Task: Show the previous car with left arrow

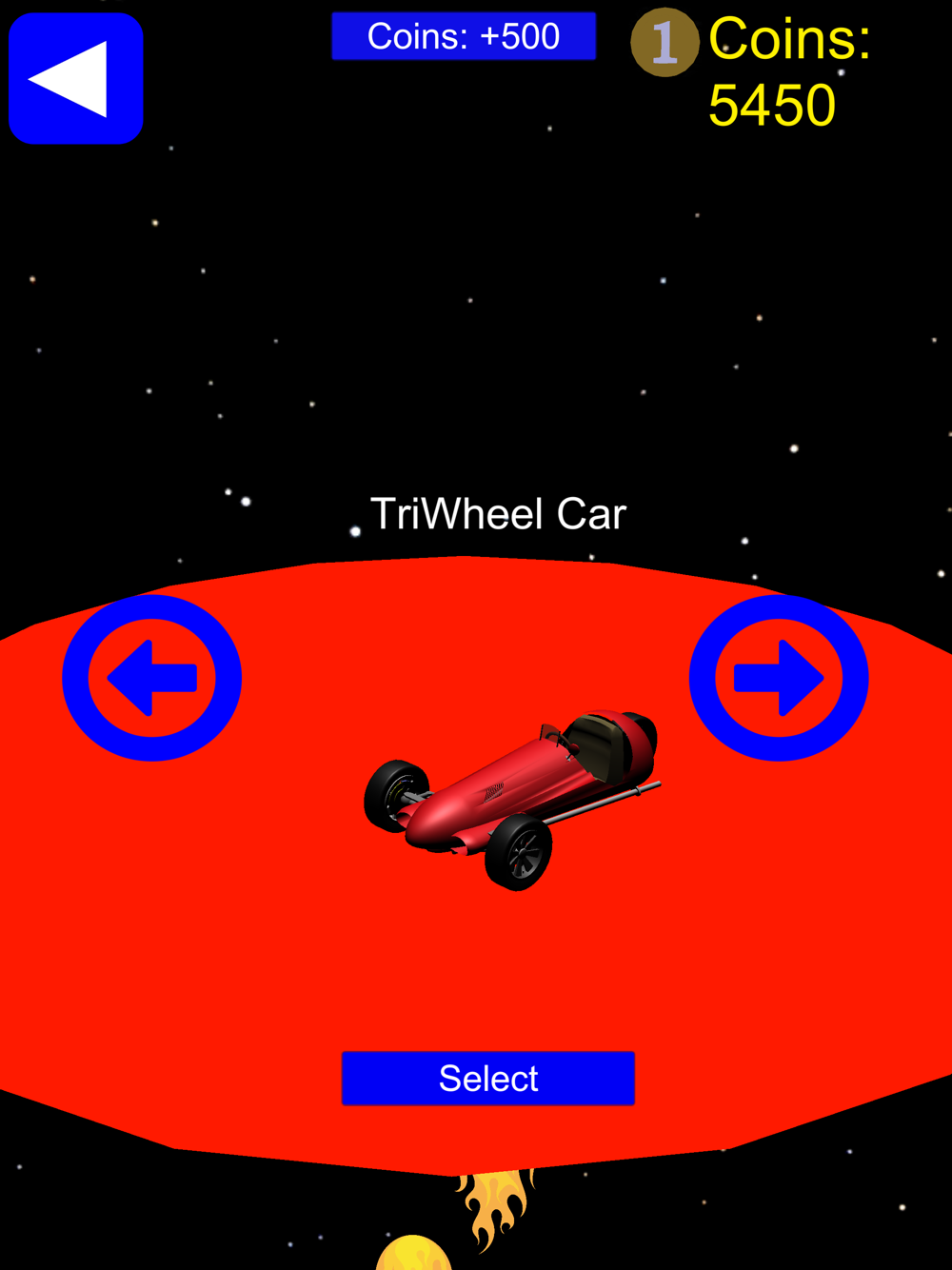Action: pos(152,678)
